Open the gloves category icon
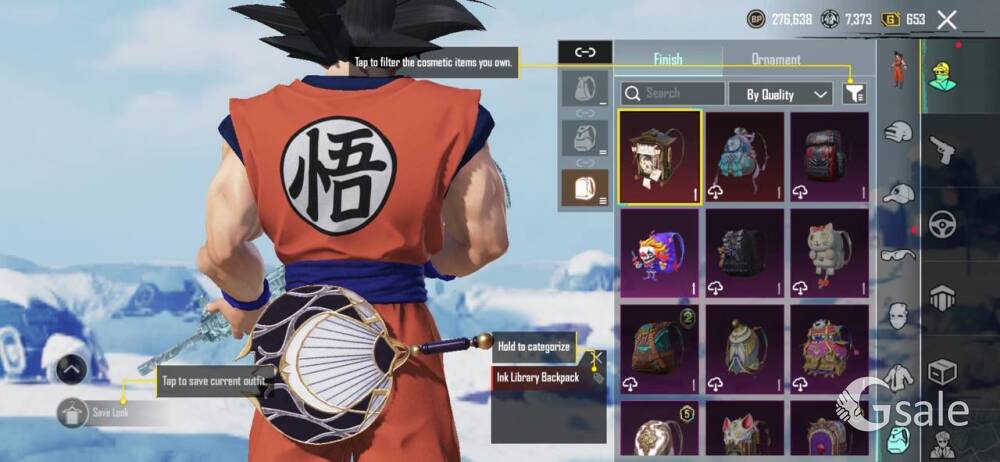The width and height of the screenshot is (1000, 462). pyautogui.click(x=898, y=132)
